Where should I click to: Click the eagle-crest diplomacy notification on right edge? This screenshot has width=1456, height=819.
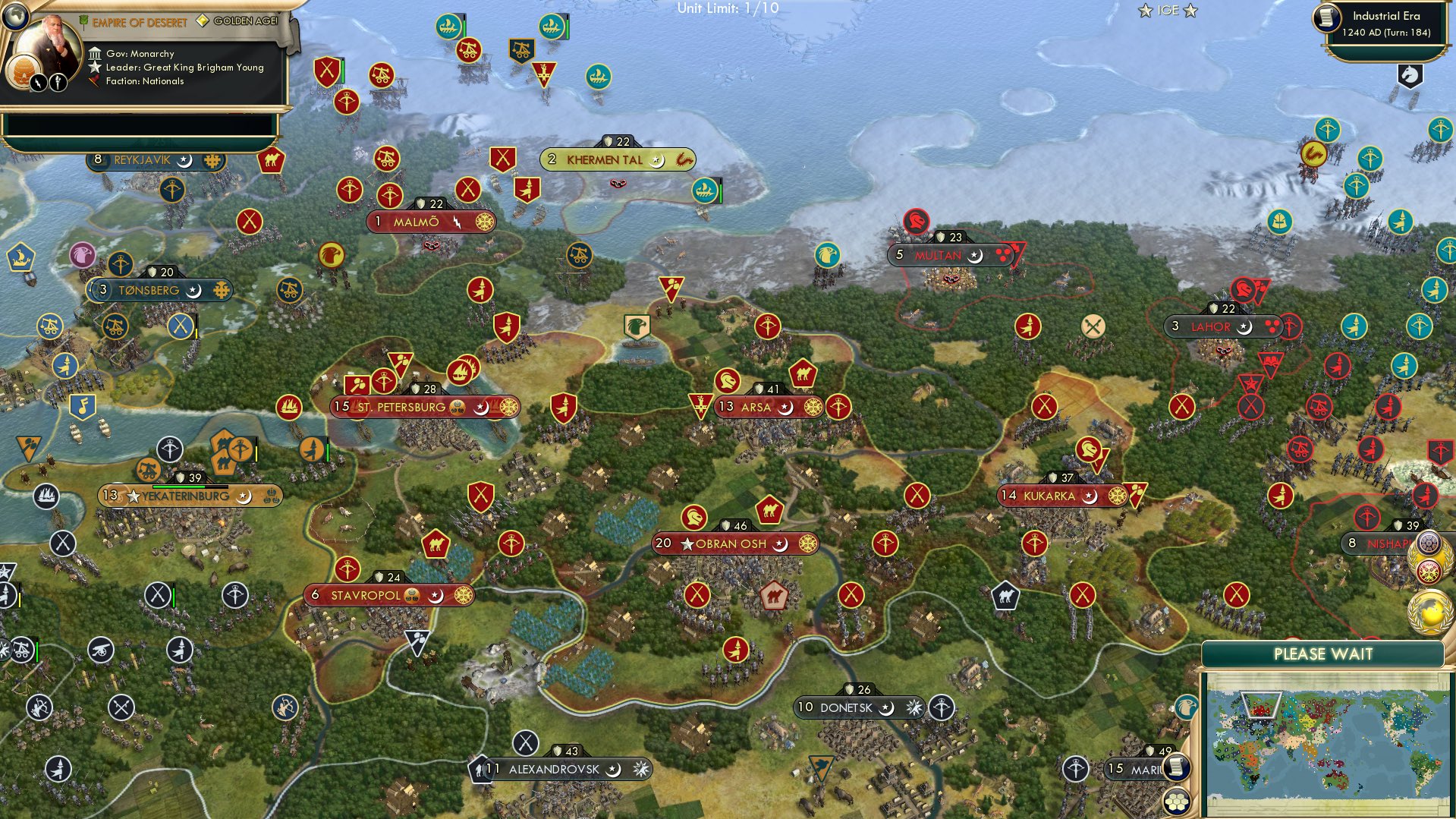tap(1429, 571)
